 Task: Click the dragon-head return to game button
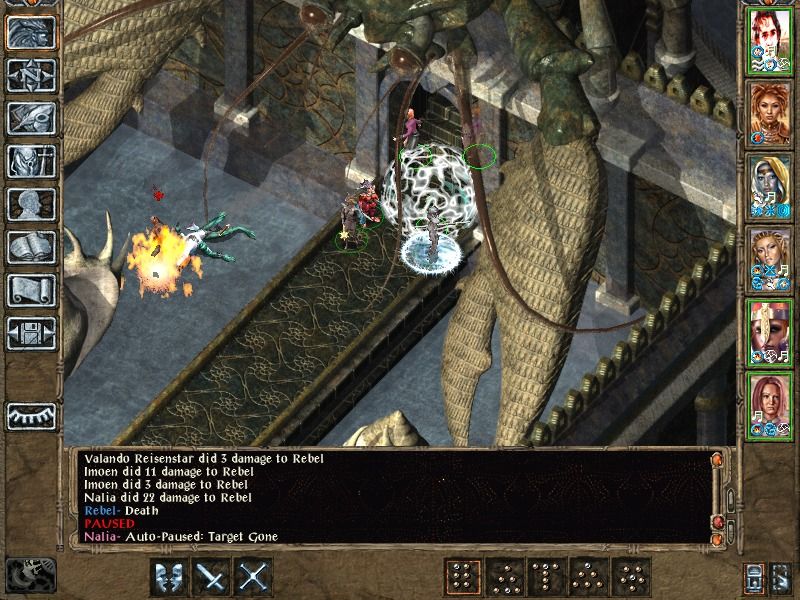point(30,32)
